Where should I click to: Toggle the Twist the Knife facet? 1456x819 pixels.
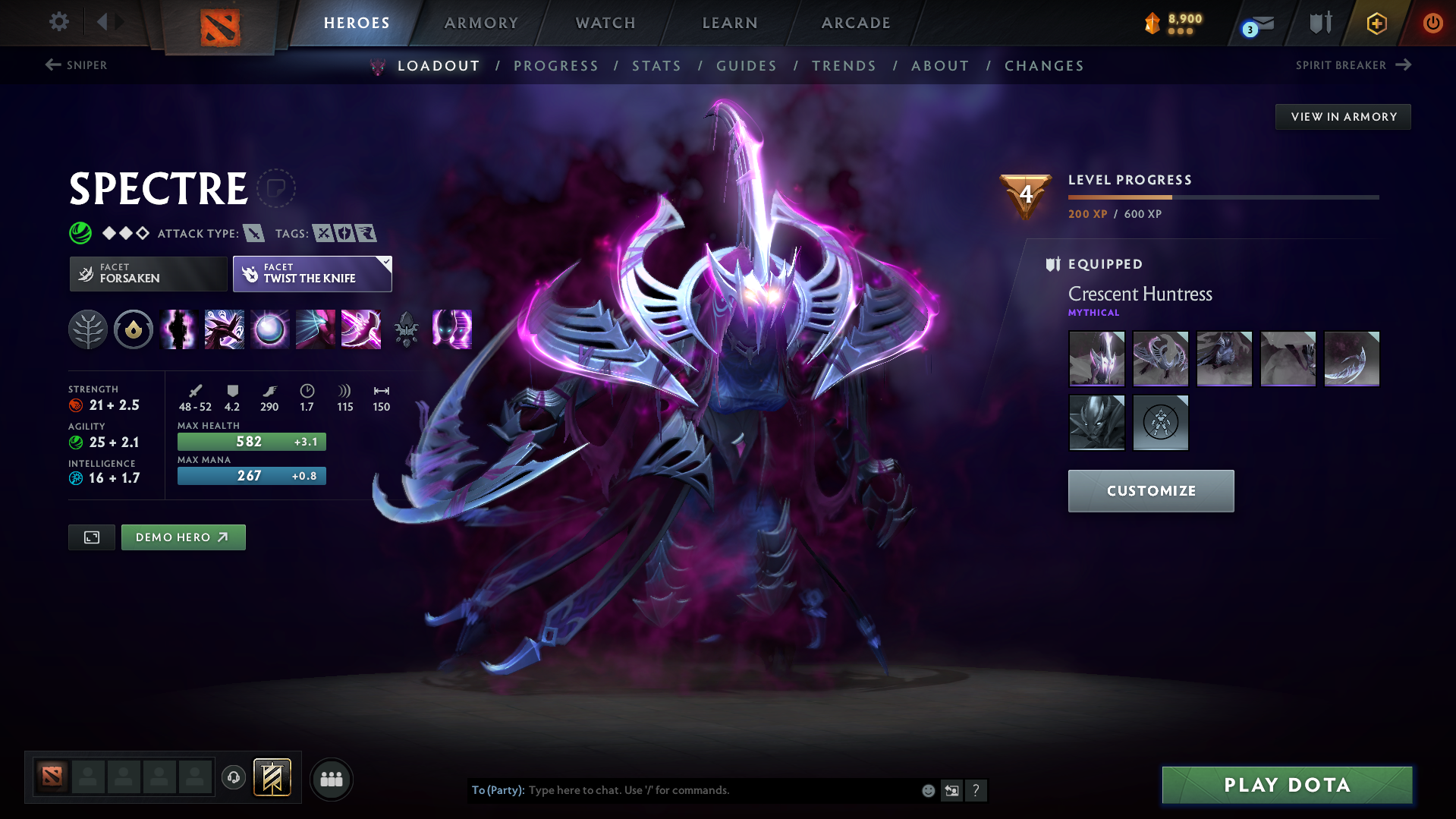point(307,273)
